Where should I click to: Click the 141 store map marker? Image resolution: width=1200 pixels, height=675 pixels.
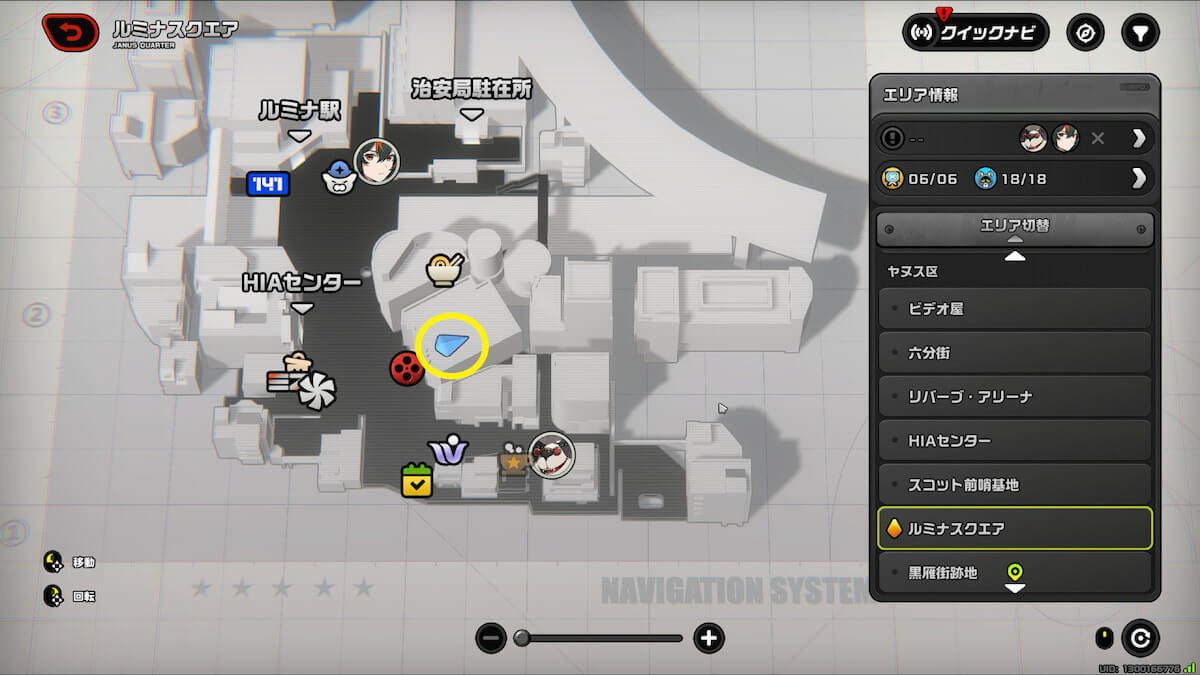[269, 184]
